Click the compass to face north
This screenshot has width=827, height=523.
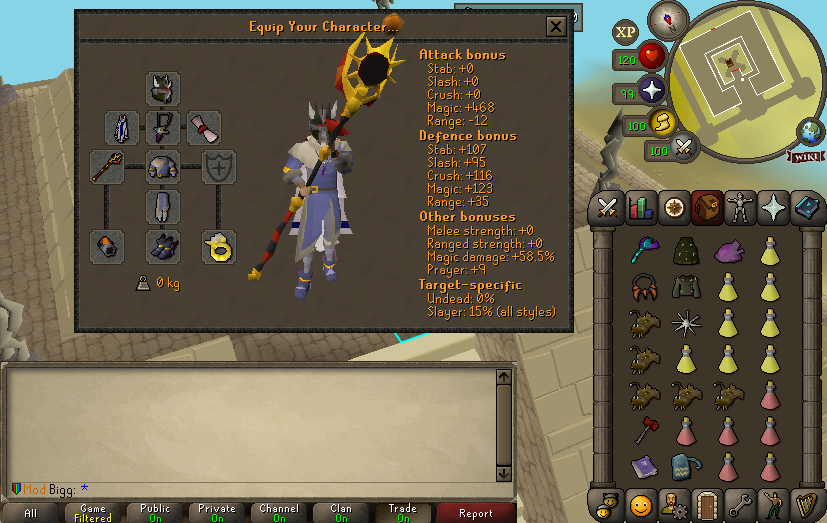coord(666,19)
